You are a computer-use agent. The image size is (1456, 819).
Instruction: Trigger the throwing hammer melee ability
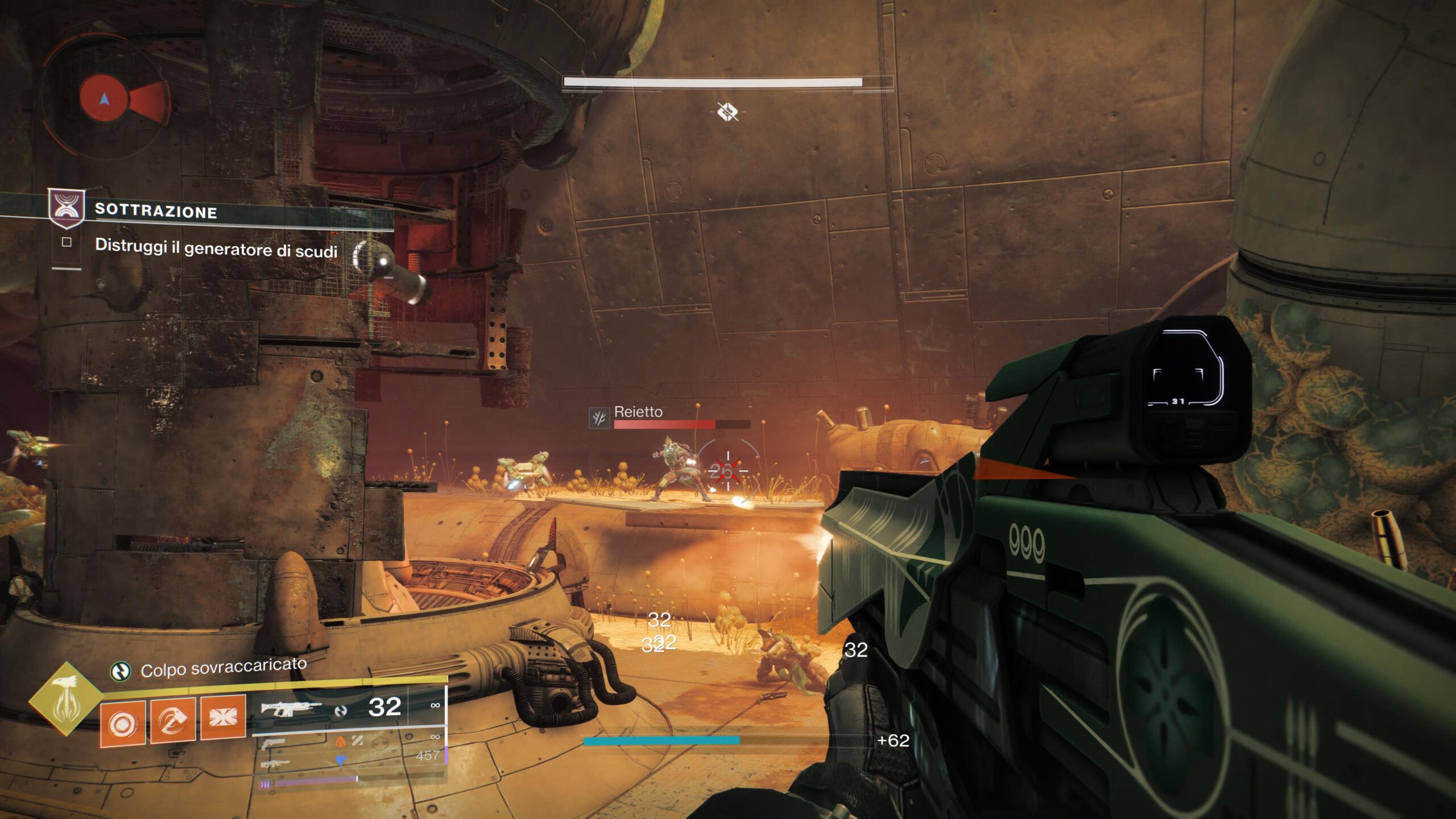(172, 721)
